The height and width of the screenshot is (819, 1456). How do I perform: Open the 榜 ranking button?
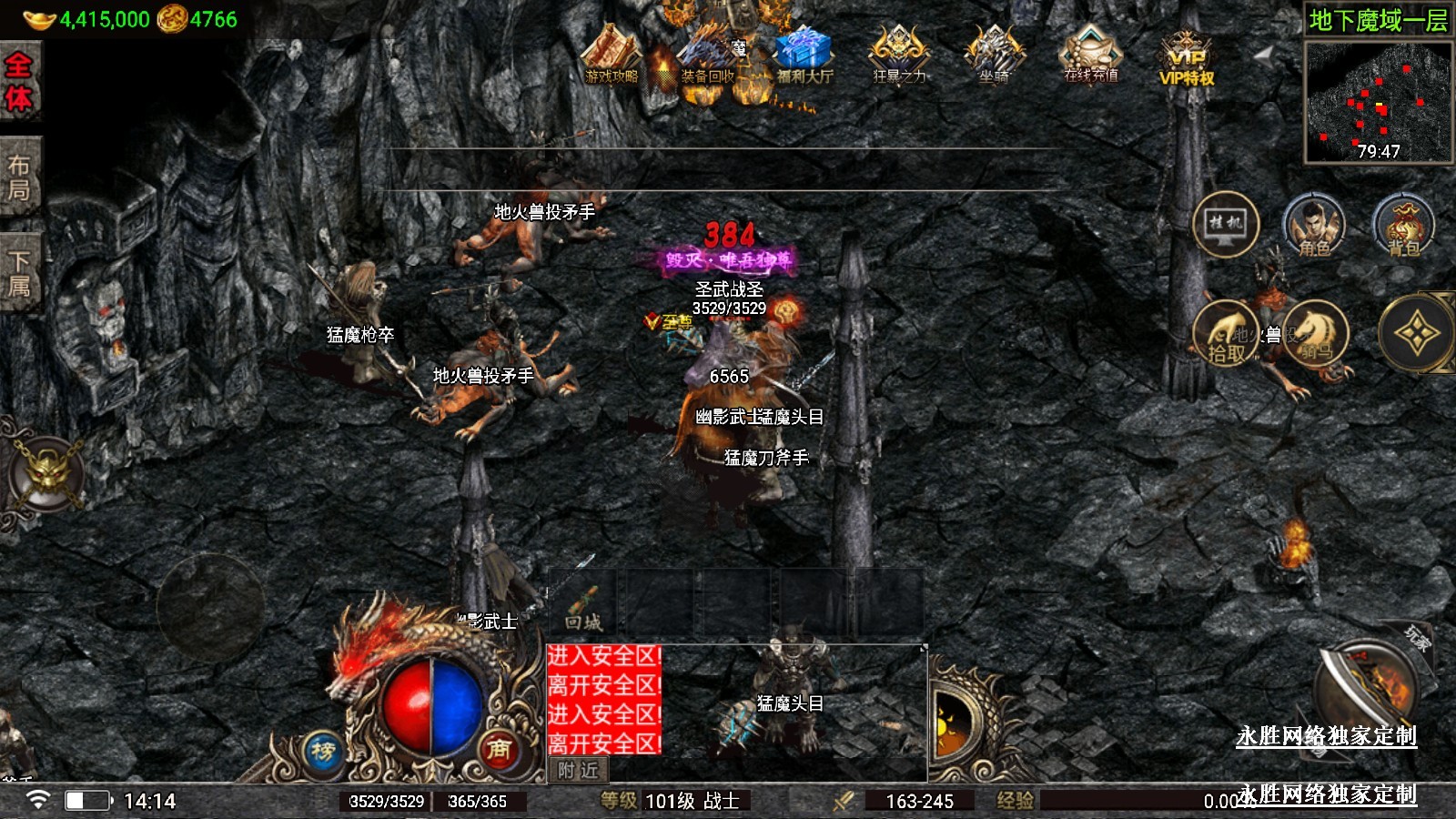click(x=324, y=752)
